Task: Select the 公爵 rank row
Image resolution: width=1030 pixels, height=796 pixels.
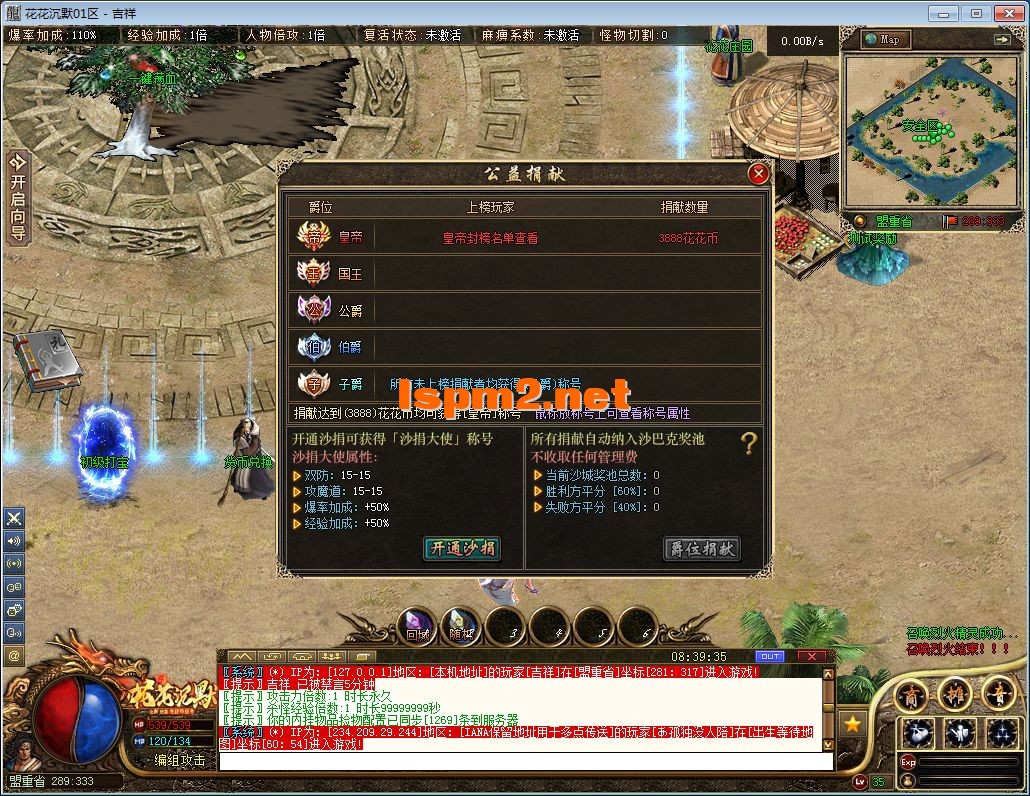Action: tap(525, 310)
